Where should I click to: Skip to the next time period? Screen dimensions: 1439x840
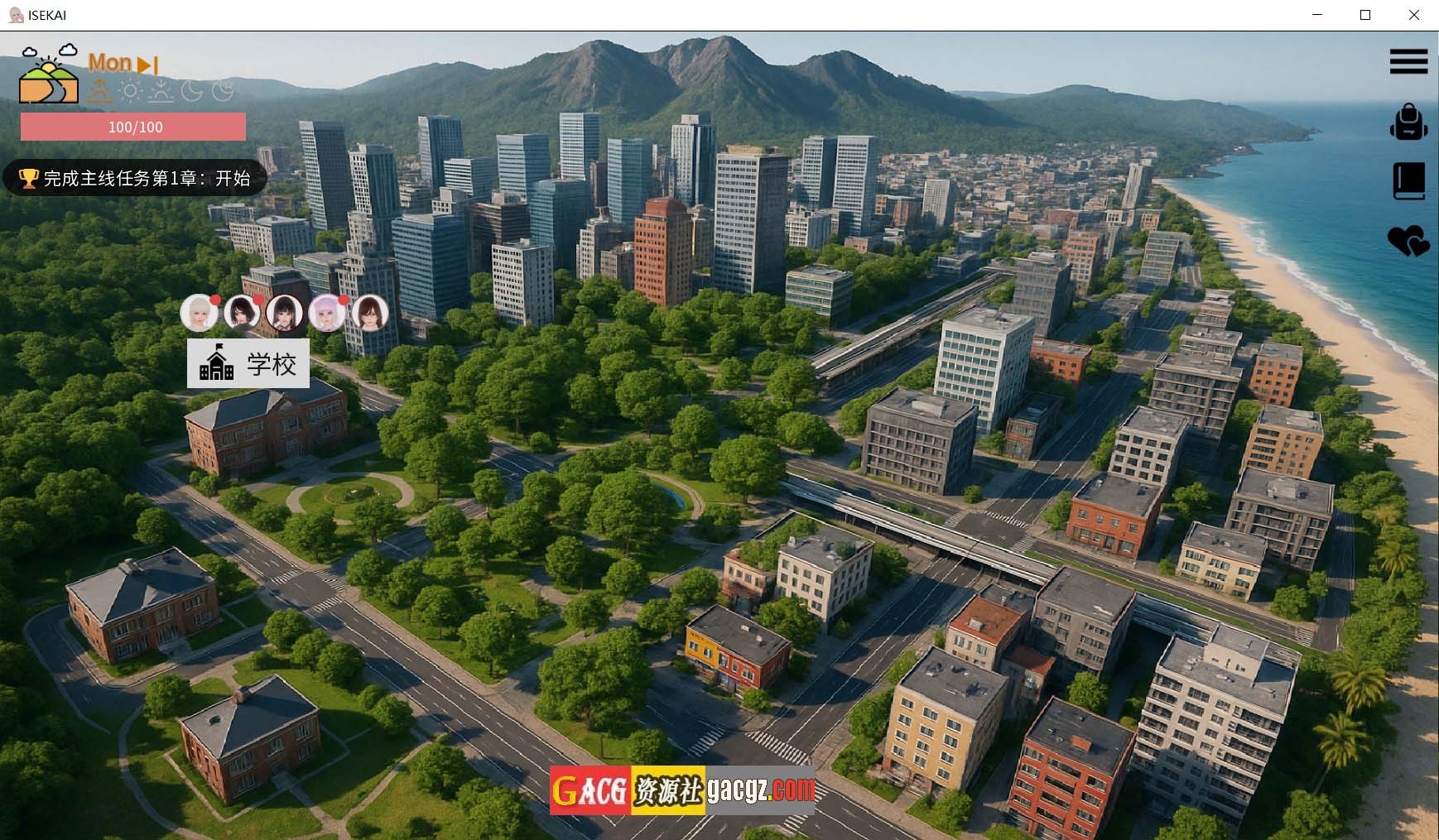pos(148,65)
